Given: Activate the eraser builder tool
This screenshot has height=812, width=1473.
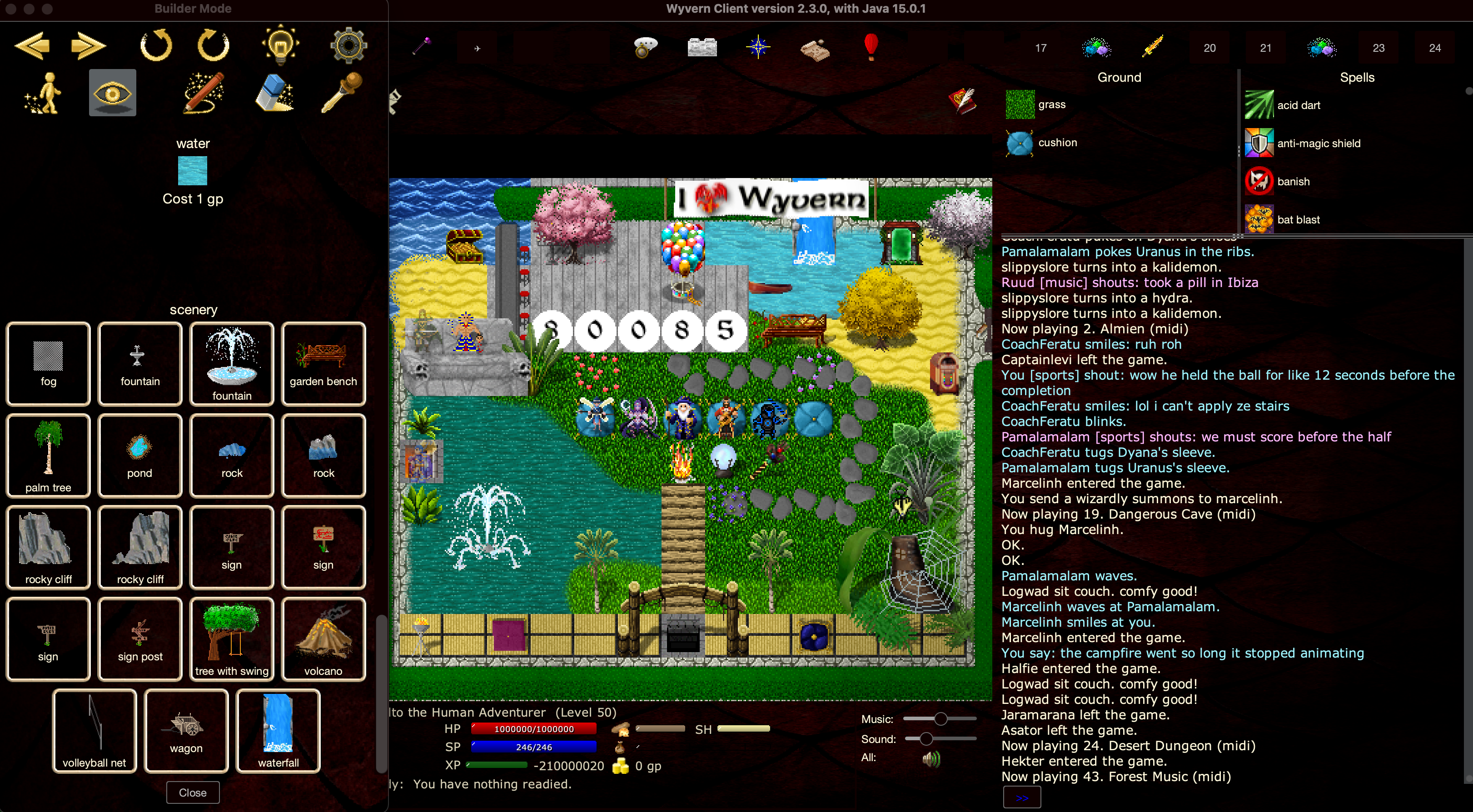Looking at the screenshot, I should 274,93.
